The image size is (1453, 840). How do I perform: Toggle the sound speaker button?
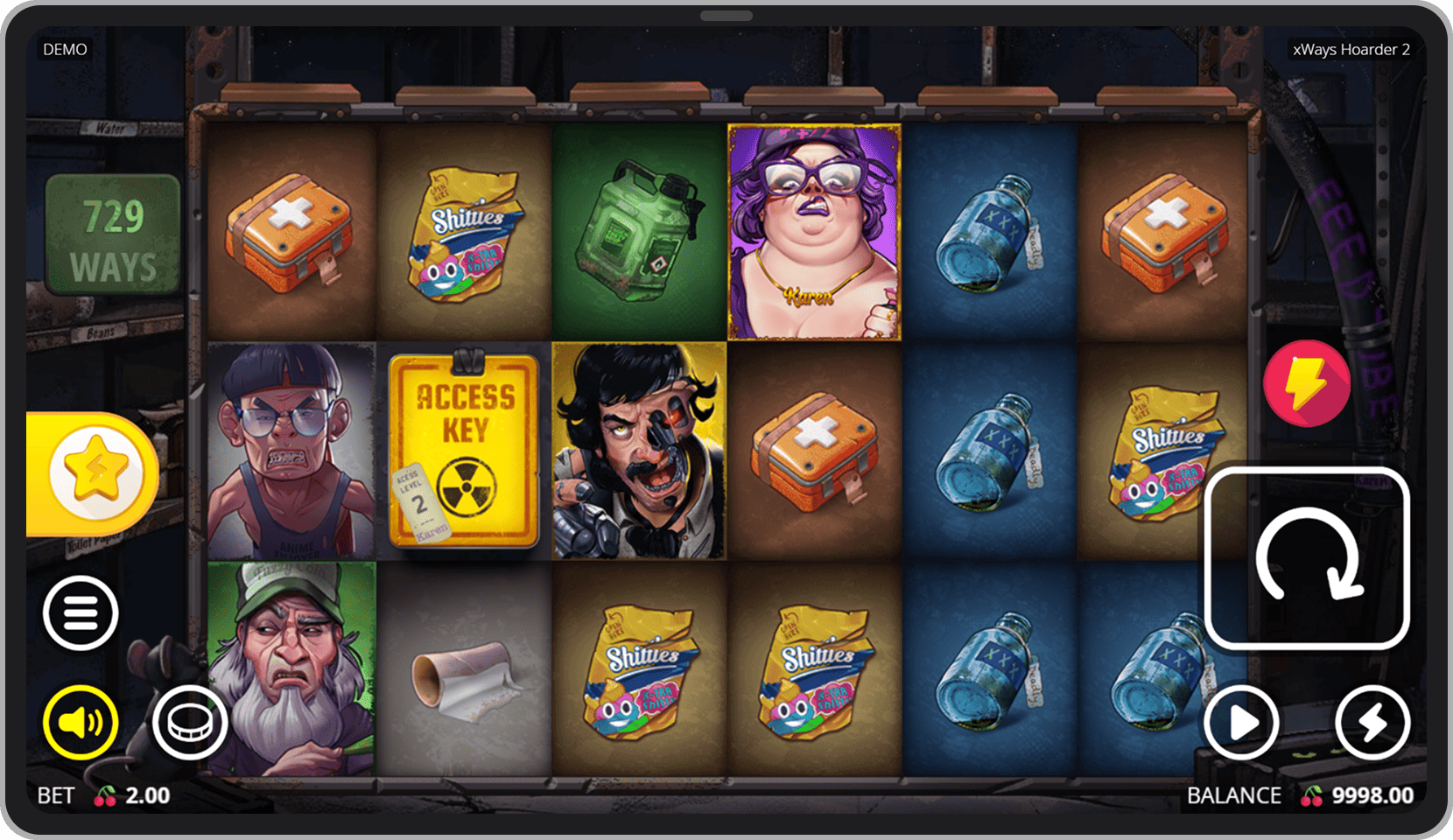click(x=81, y=723)
